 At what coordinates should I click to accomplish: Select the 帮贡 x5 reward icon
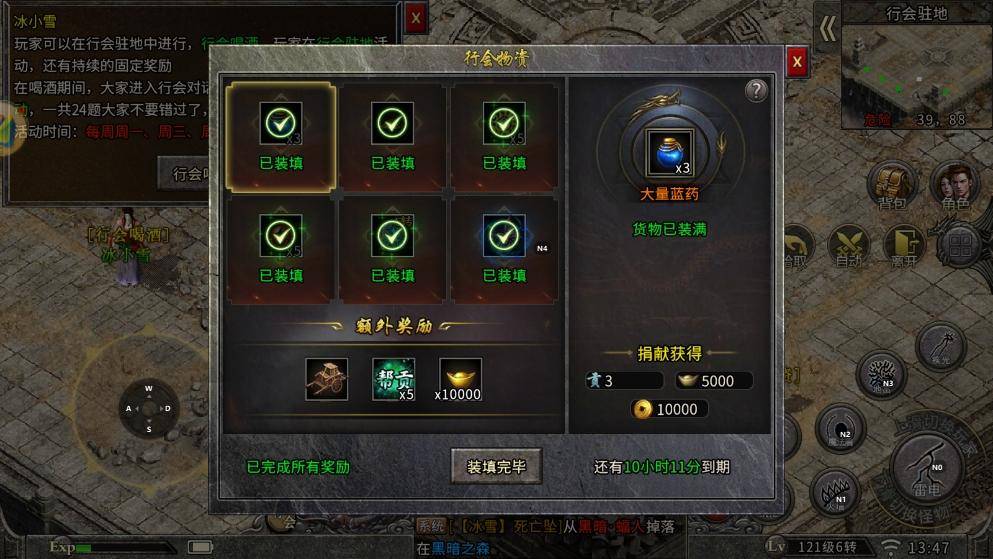click(x=393, y=379)
